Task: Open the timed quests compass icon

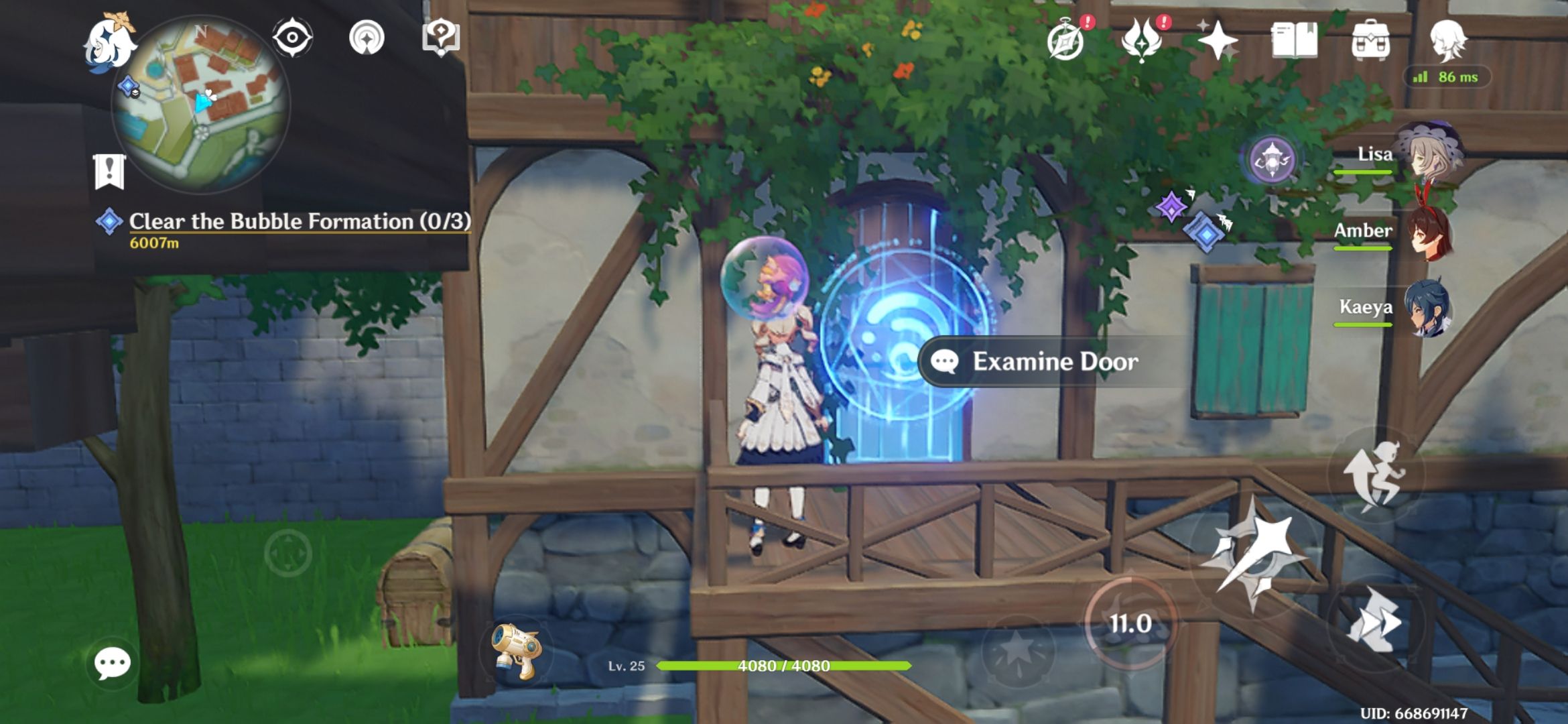Action: (x=1065, y=42)
